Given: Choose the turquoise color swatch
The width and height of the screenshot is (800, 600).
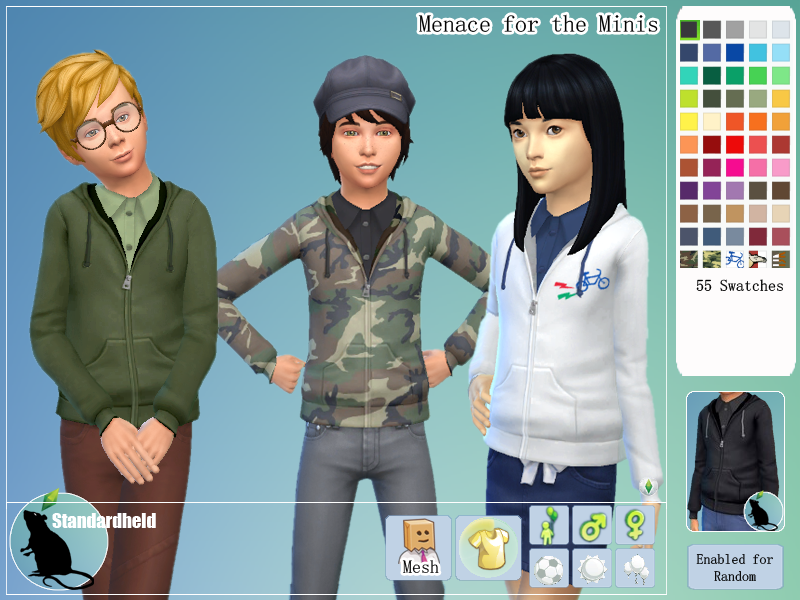Looking at the screenshot, I should [x=689, y=75].
